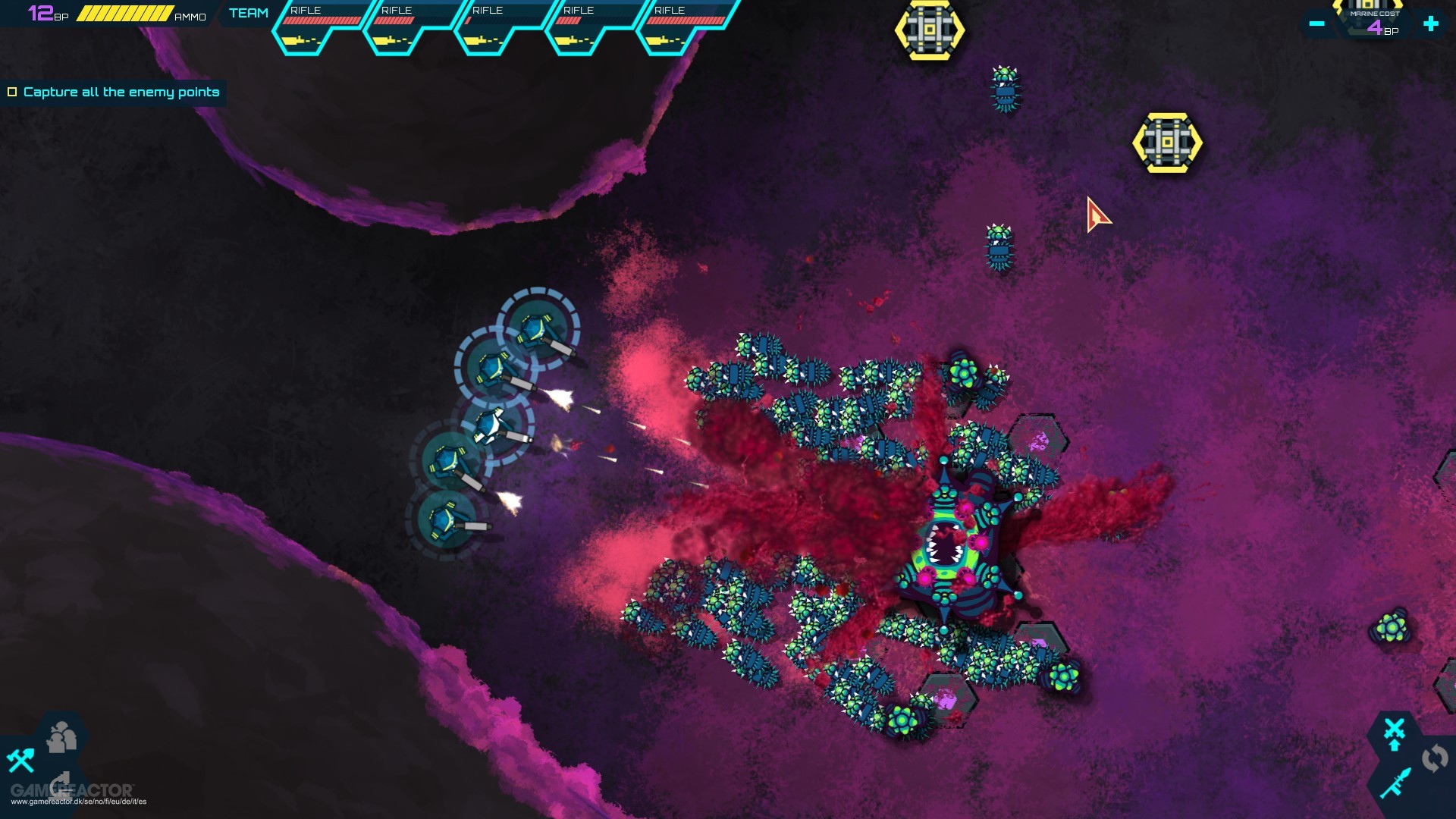
Task: Decrease marine count with the minus stepper
Action: point(1318,24)
